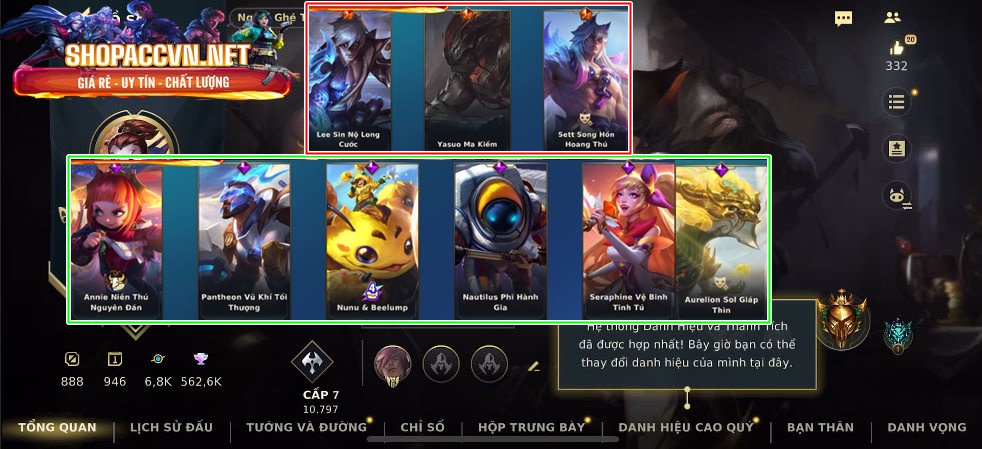Screen dimensions: 982x449
Task: Click the thumbs-up like button
Action: (896, 48)
